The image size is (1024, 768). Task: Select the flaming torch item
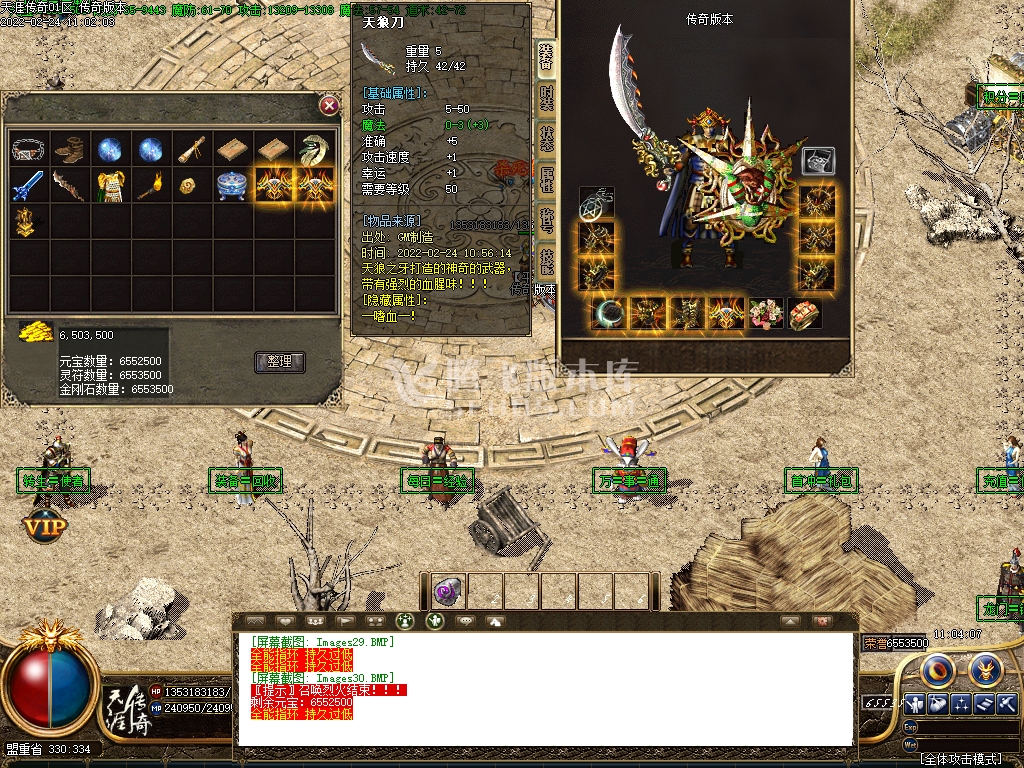150,186
